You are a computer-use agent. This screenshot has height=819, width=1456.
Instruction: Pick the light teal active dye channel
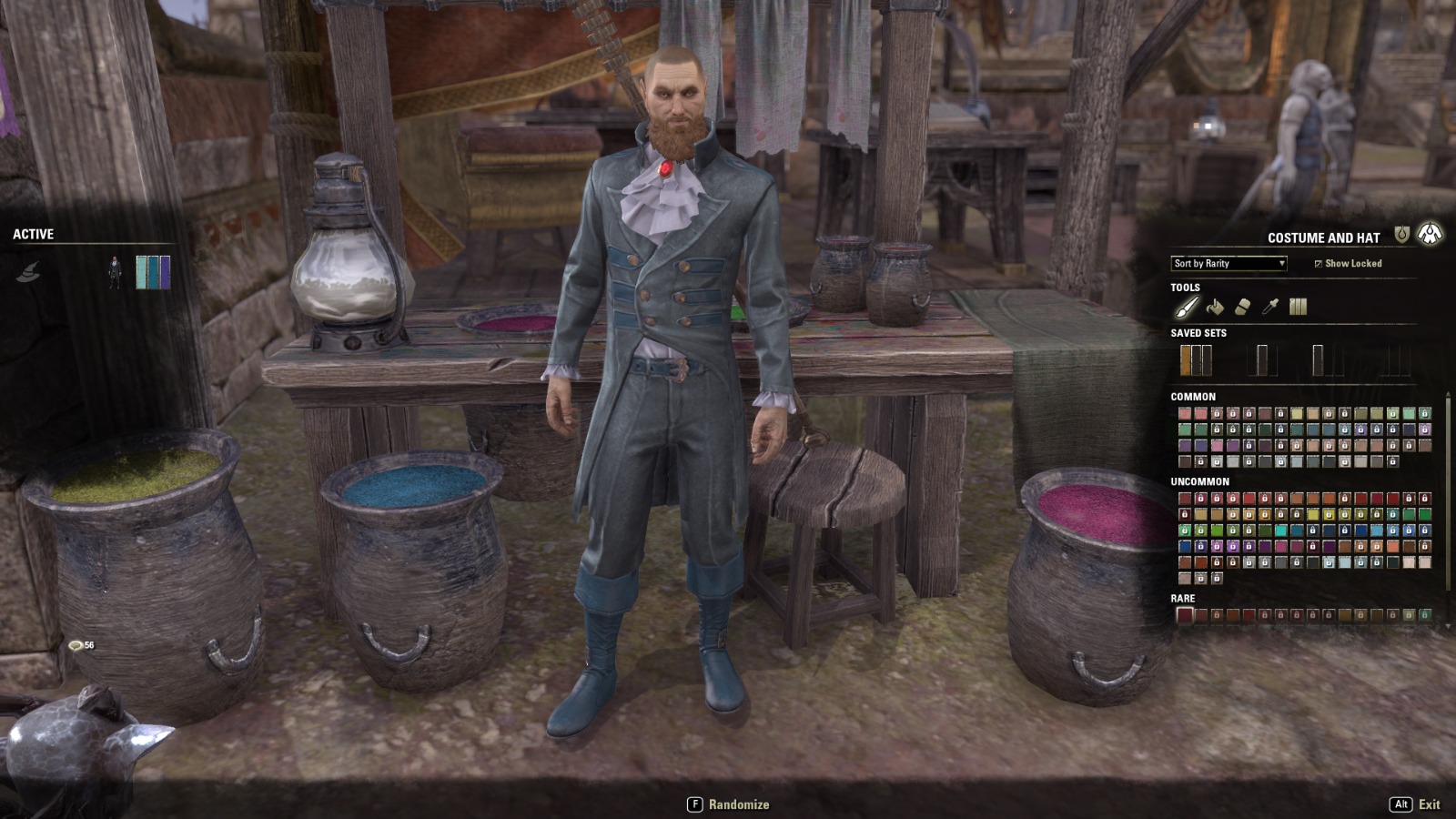(x=141, y=272)
